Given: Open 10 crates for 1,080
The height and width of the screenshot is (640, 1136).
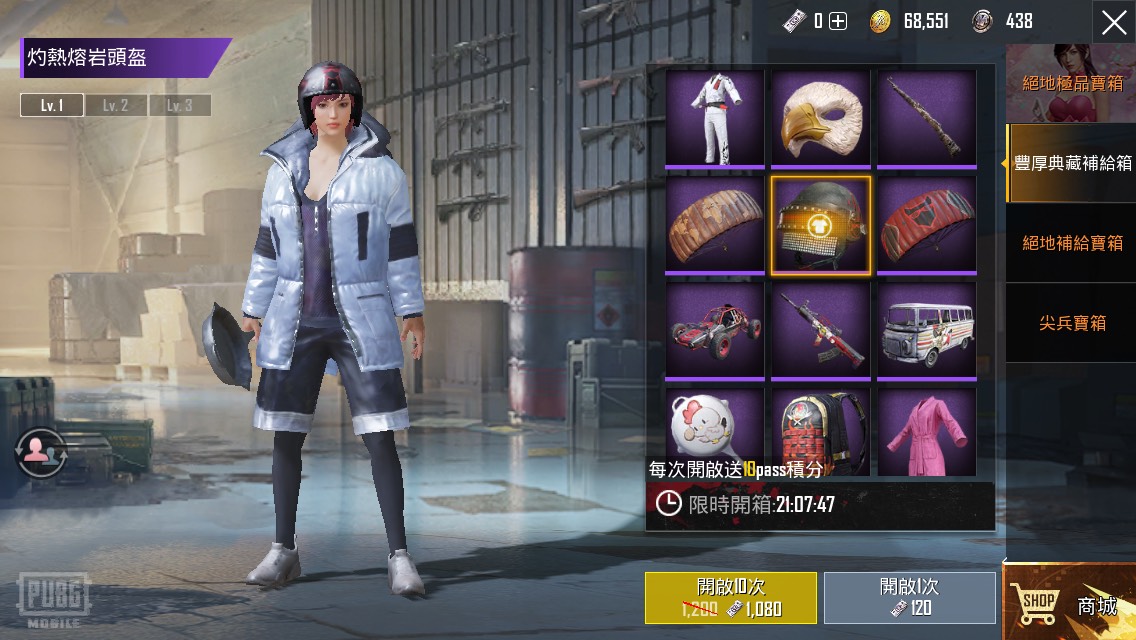Looking at the screenshot, I should point(730,598).
